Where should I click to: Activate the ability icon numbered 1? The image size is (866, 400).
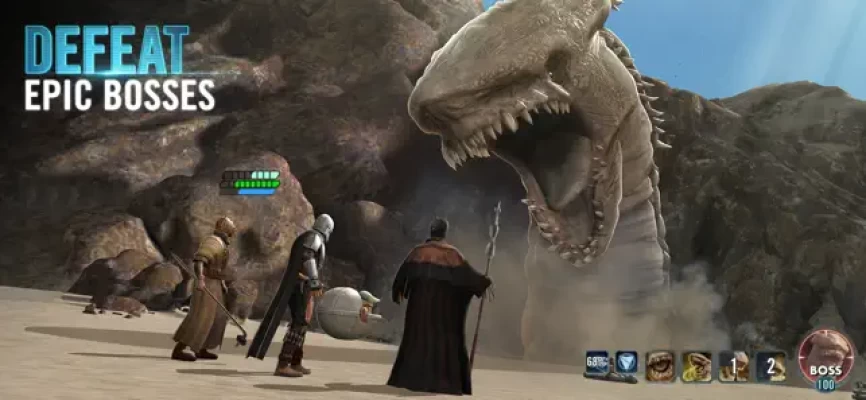733,367
